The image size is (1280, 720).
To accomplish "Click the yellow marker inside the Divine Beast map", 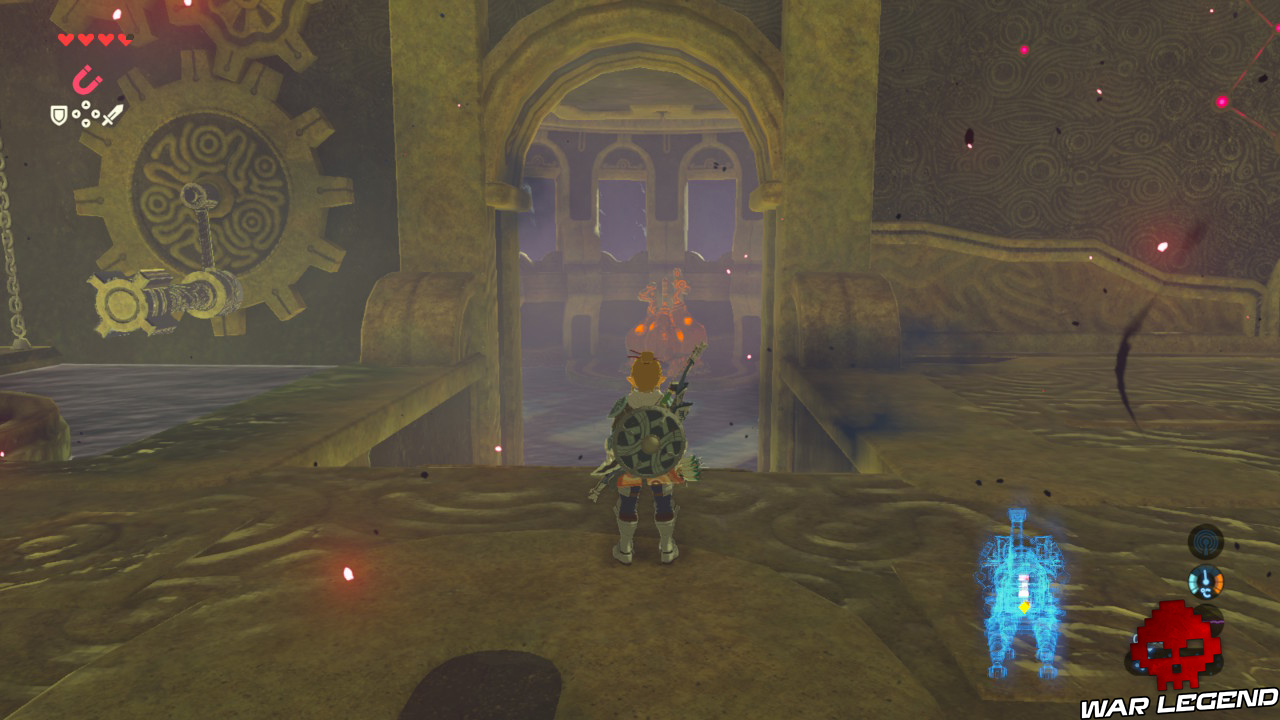I will [x=1024, y=607].
